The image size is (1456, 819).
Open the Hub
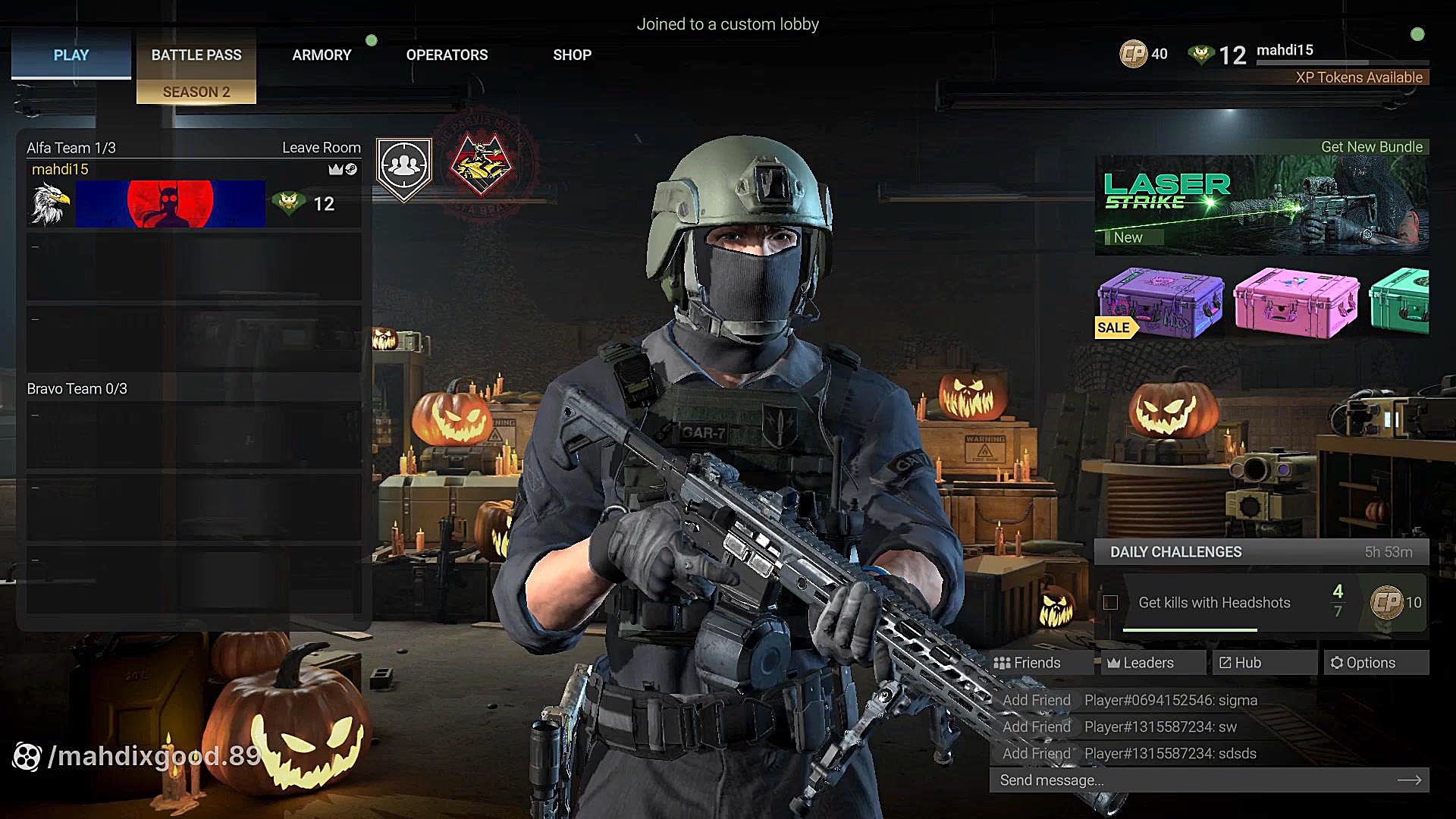(1241, 663)
